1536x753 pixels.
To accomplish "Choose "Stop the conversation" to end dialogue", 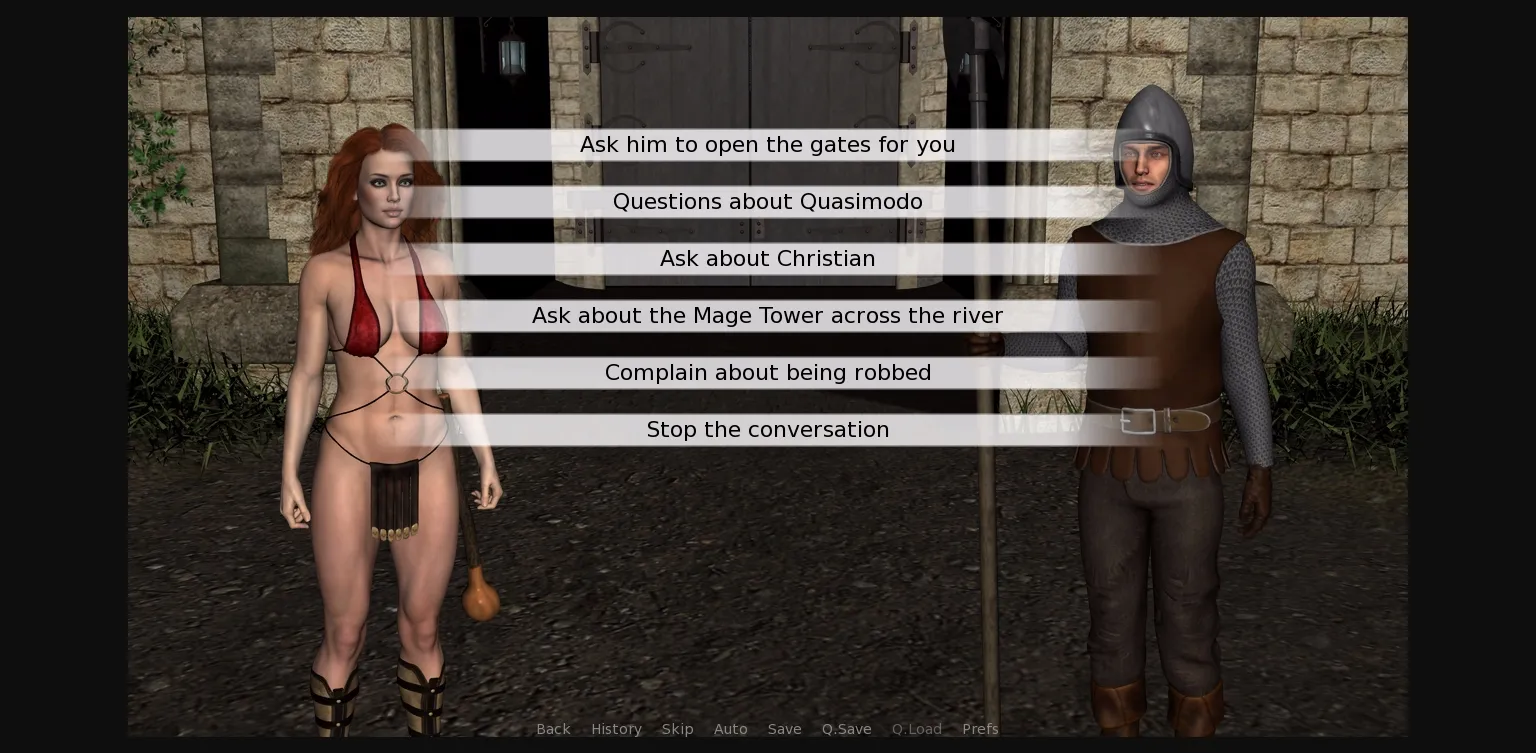I will click(768, 430).
